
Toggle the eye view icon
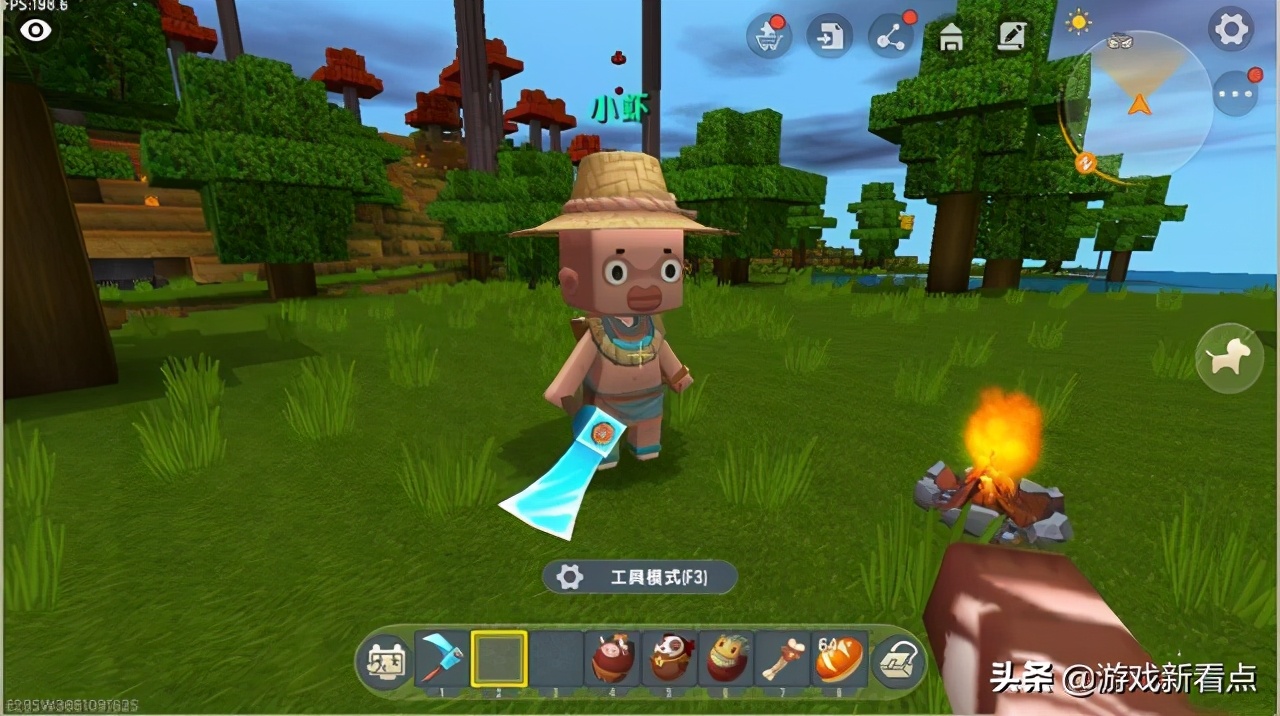click(36, 30)
